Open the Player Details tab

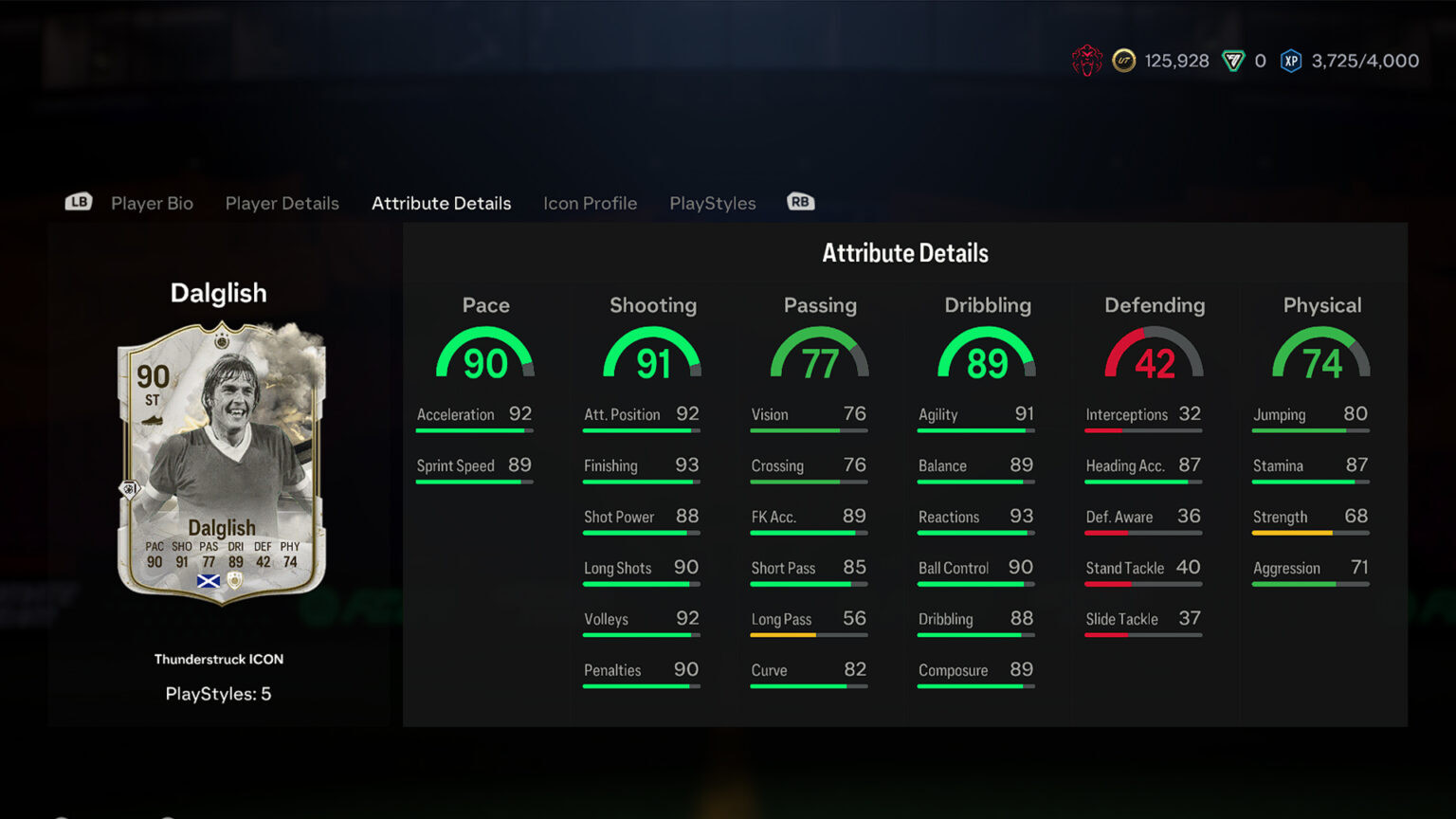282,203
